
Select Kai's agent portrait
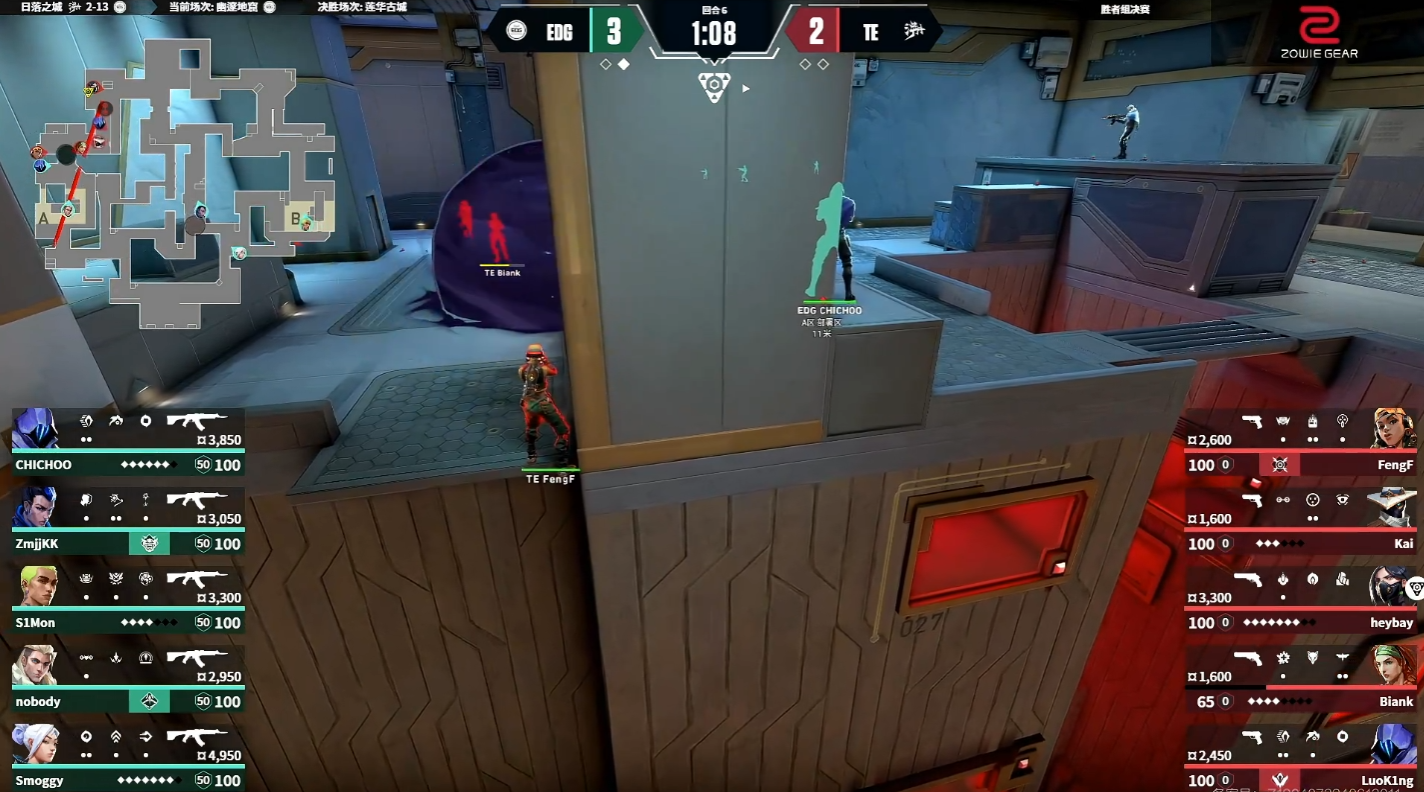1394,508
